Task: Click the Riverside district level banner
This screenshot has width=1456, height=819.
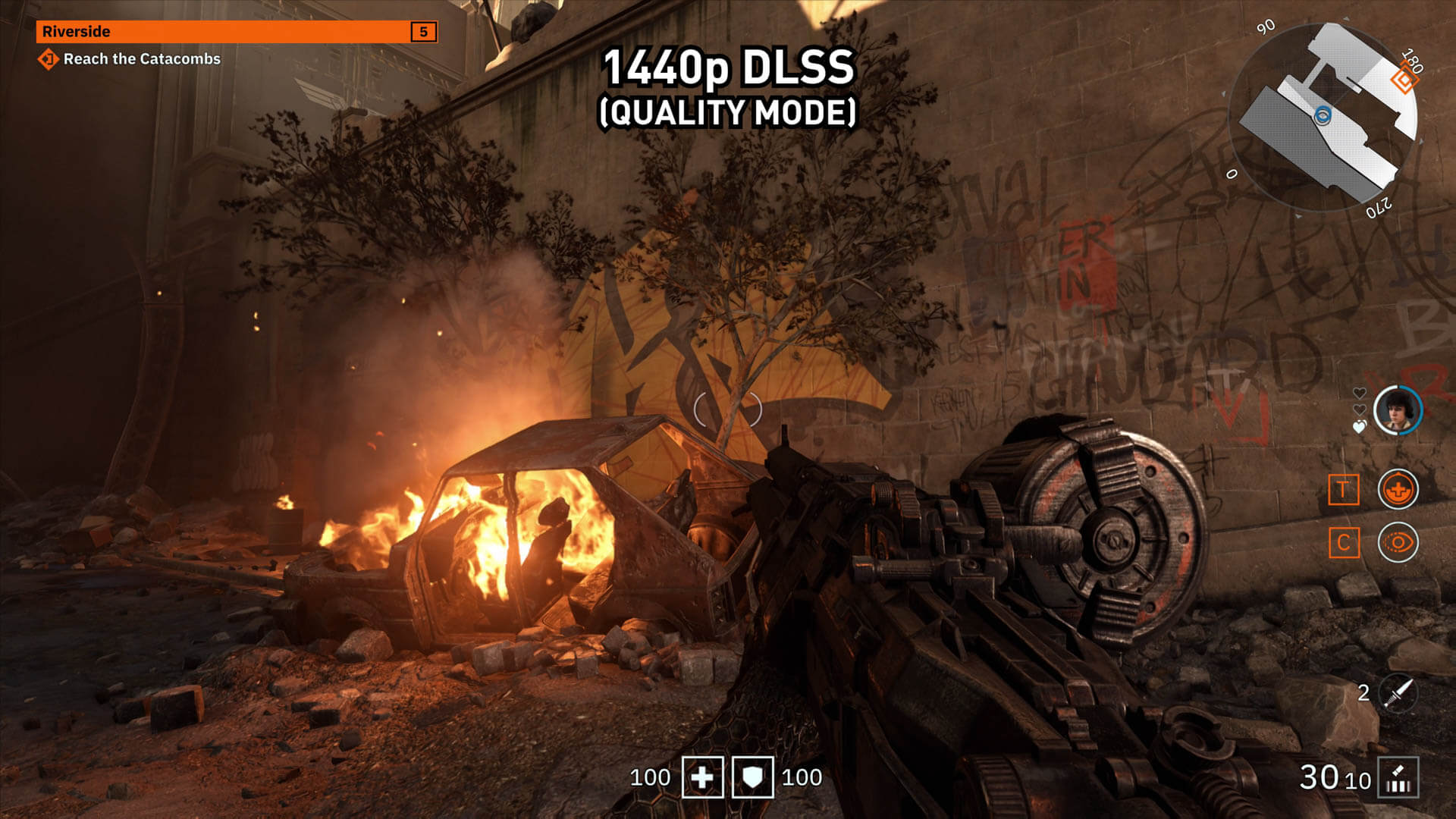Action: pyautogui.click(x=237, y=32)
